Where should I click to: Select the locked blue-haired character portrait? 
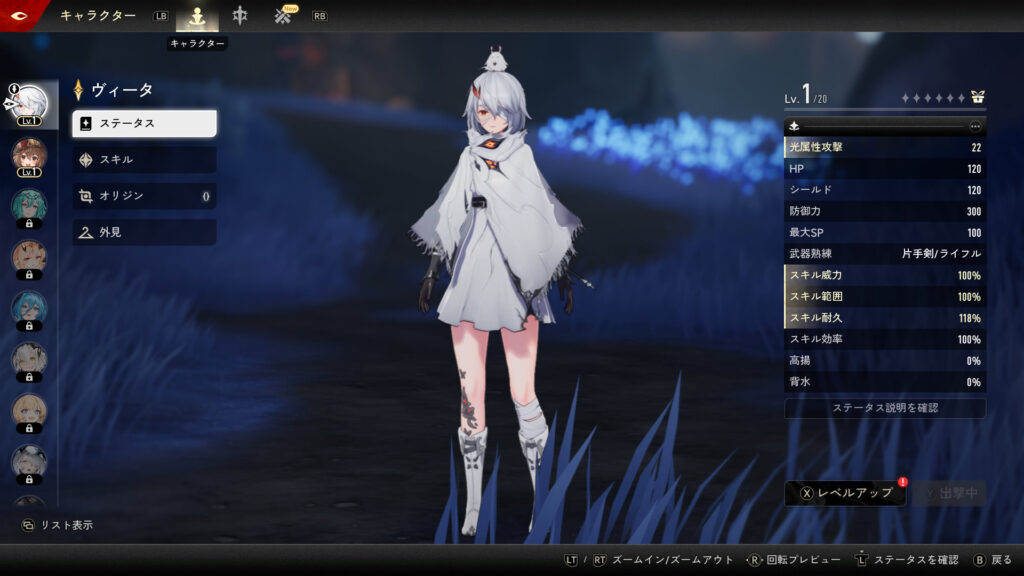click(29, 308)
